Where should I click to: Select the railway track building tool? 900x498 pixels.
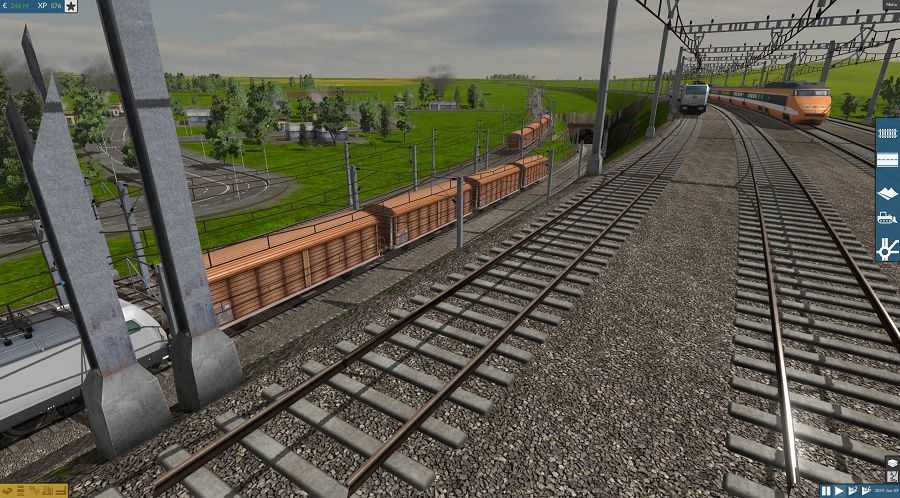[x=887, y=132]
